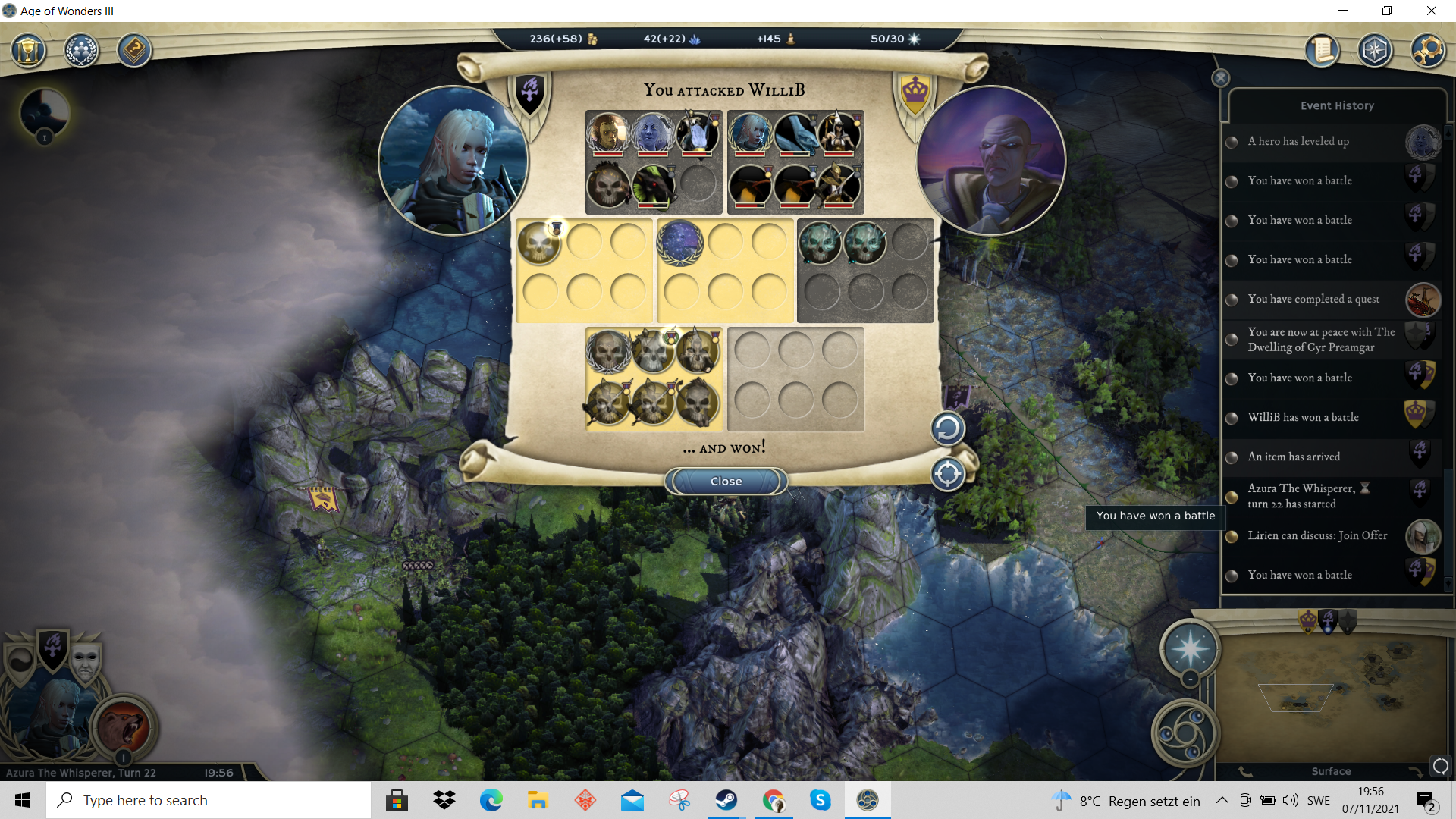The width and height of the screenshot is (1456, 819).
Task: Minimize the Age of Wonders III window
Action: pyautogui.click(x=1343, y=11)
